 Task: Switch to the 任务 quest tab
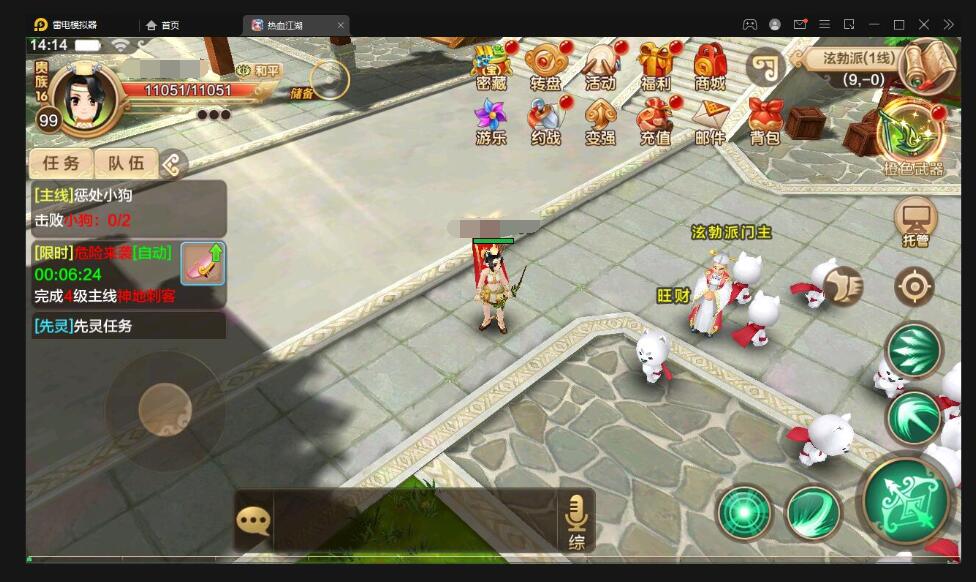pos(61,163)
